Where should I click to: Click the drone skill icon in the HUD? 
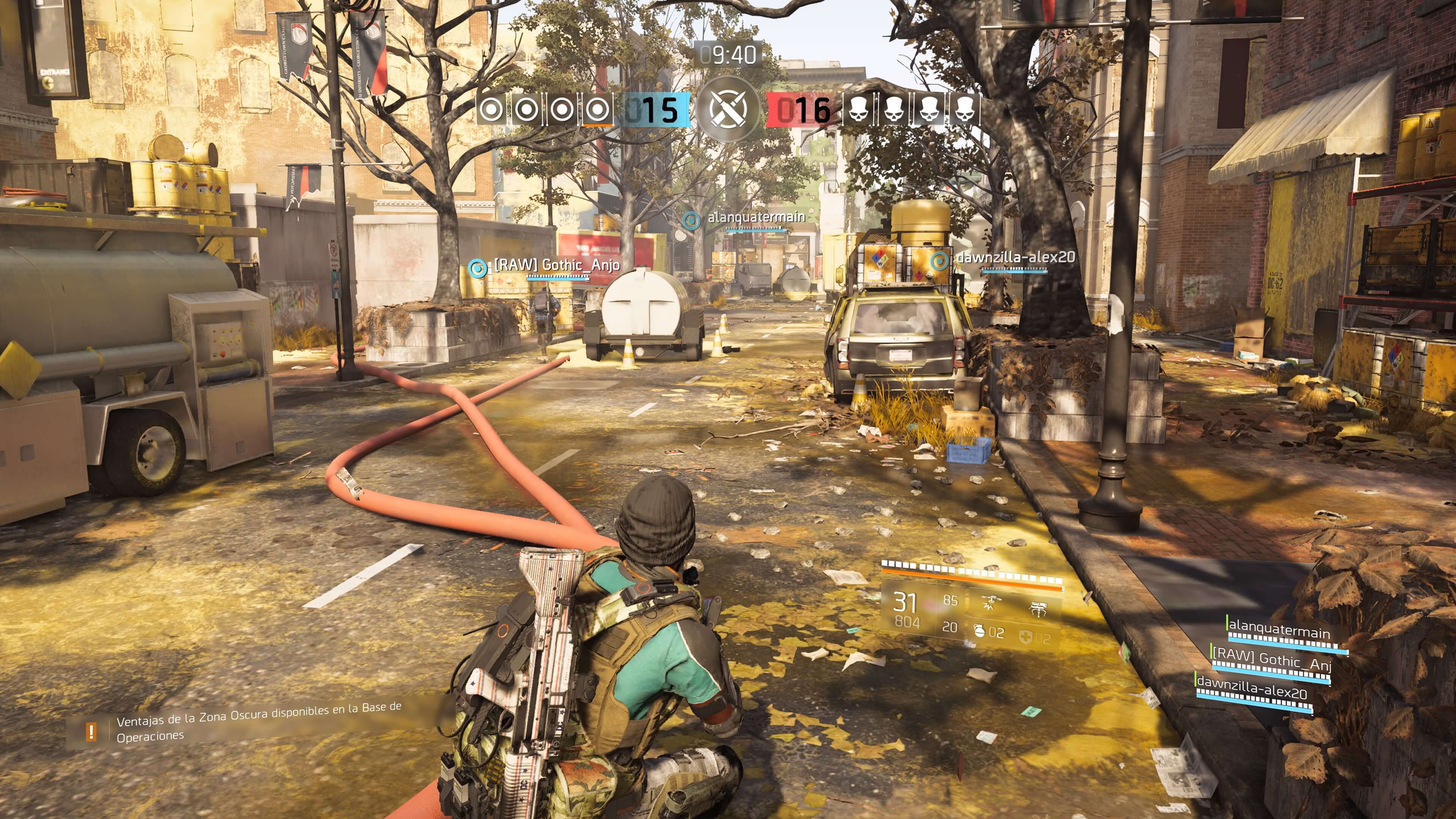pos(992,600)
